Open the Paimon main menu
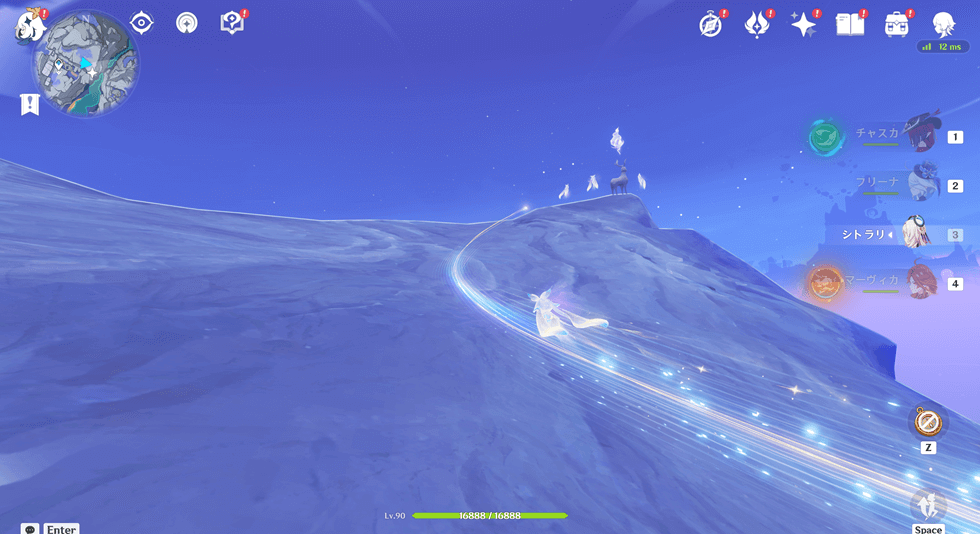The height and width of the screenshot is (534, 980). tap(27, 25)
